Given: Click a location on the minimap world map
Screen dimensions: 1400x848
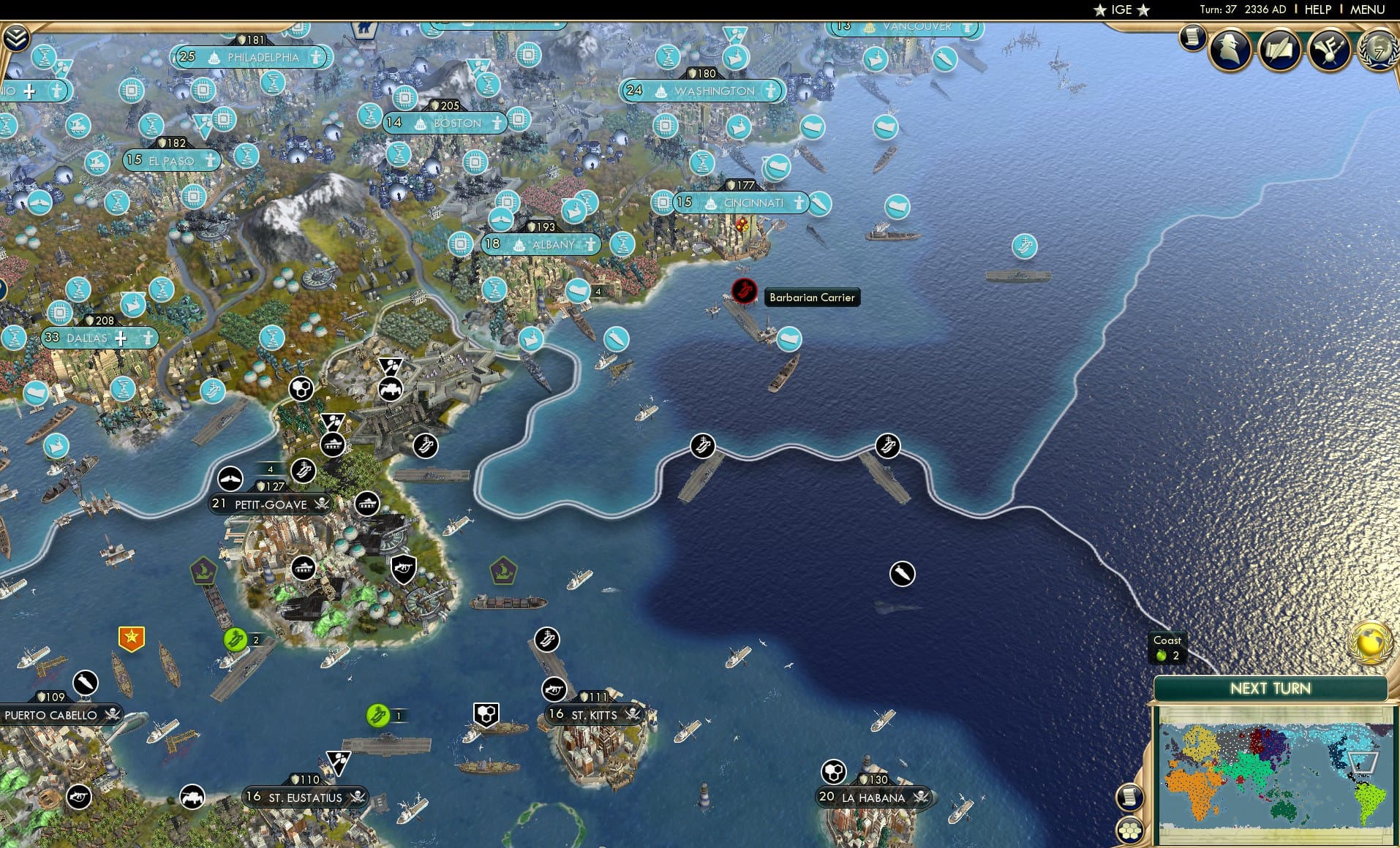Looking at the screenshot, I should tap(1273, 775).
